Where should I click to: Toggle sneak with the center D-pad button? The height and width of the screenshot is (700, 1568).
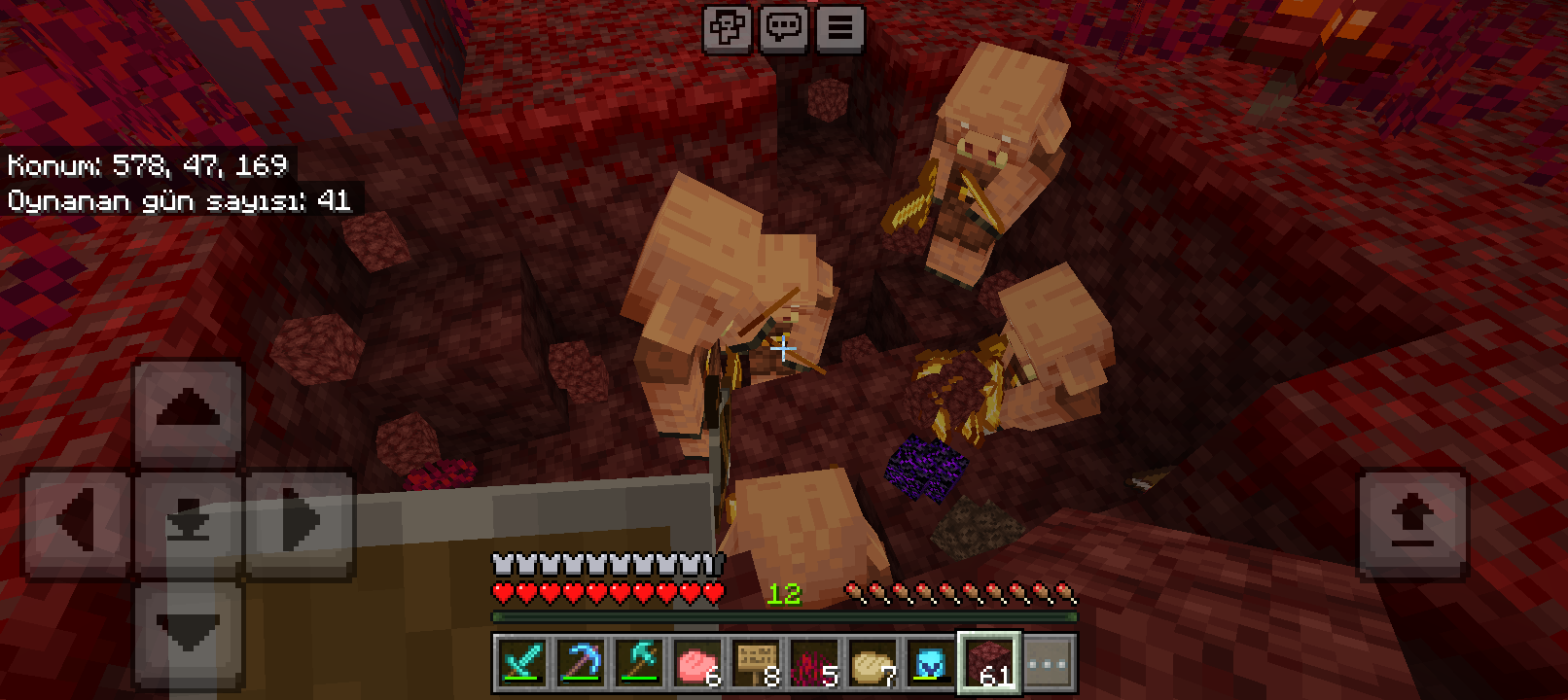click(188, 523)
